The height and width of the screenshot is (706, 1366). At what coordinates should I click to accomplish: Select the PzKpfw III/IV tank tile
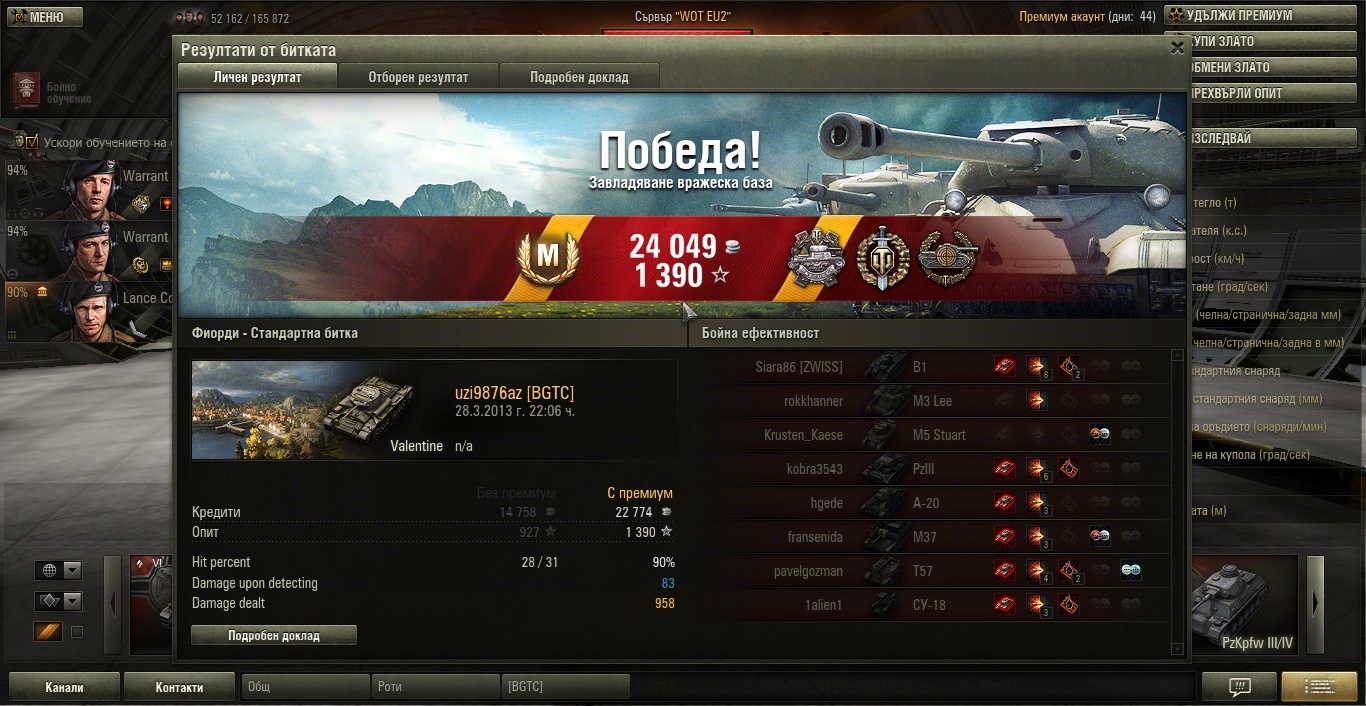click(x=1243, y=605)
